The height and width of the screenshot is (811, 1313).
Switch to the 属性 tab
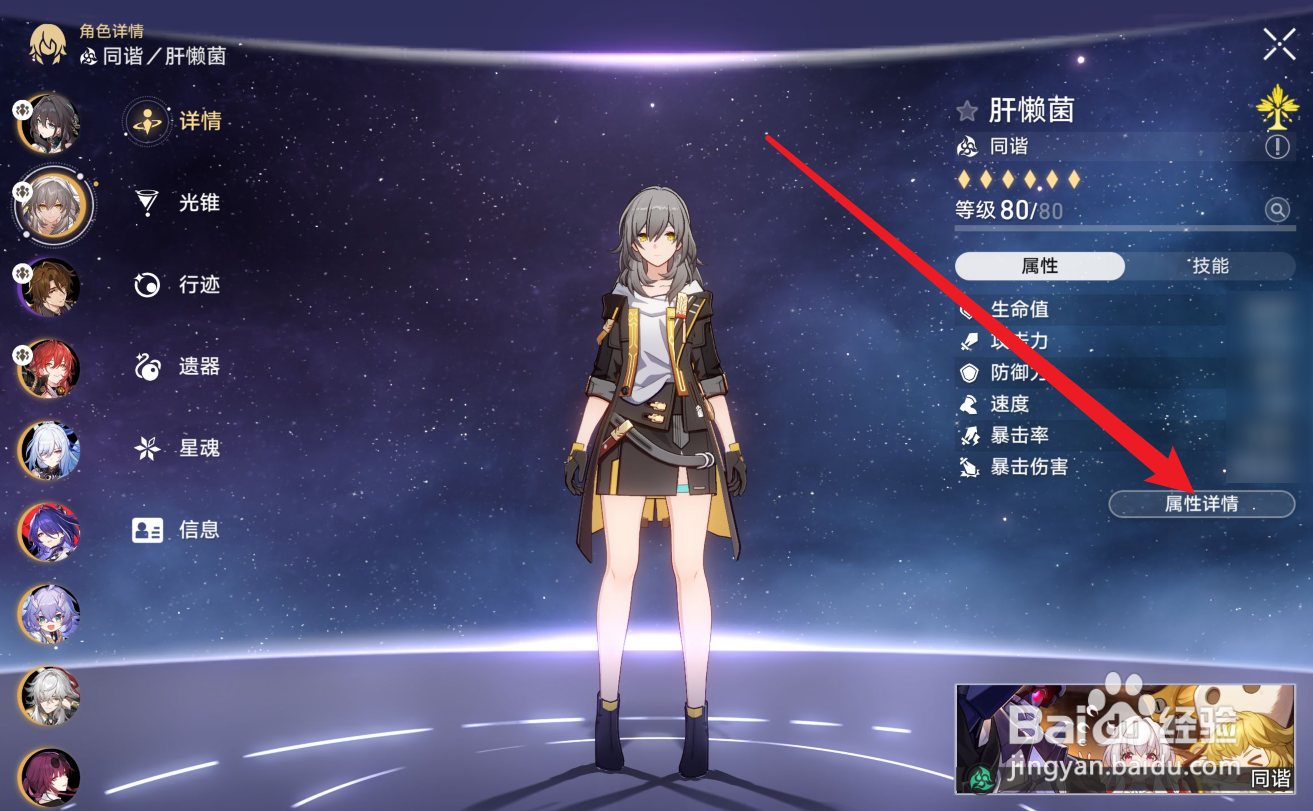click(1040, 266)
